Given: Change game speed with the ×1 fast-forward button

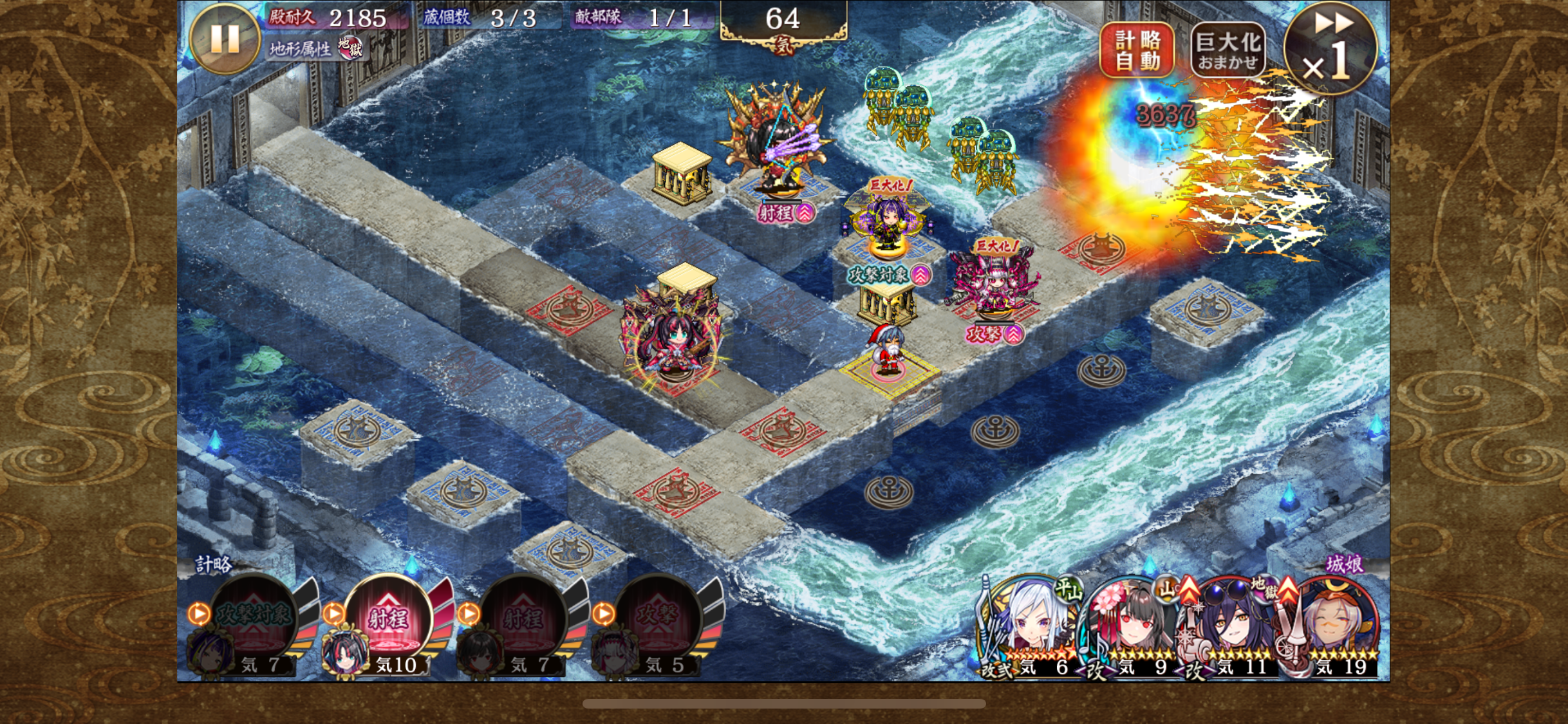Looking at the screenshot, I should click(x=1329, y=49).
